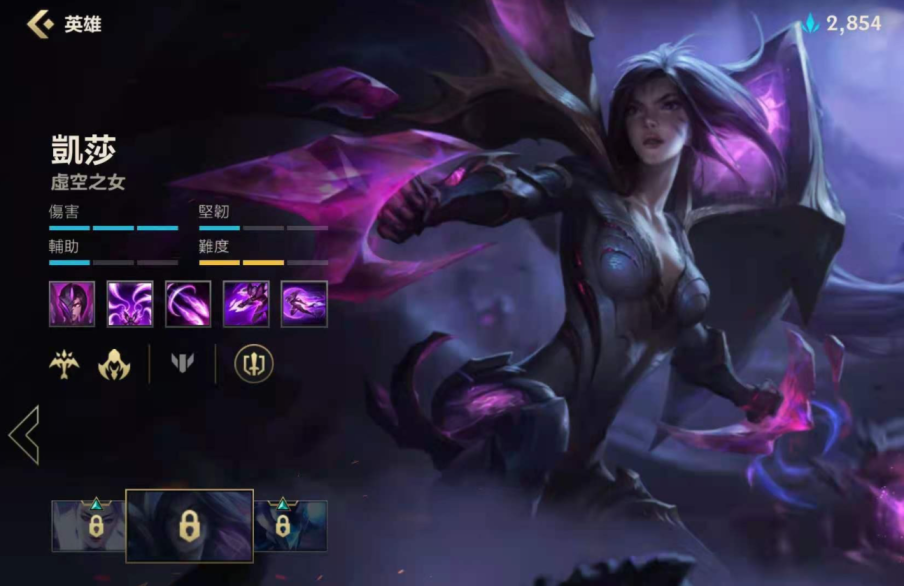The width and height of the screenshot is (904, 586).
Task: Open the circled sword build icon
Action: coord(253,364)
